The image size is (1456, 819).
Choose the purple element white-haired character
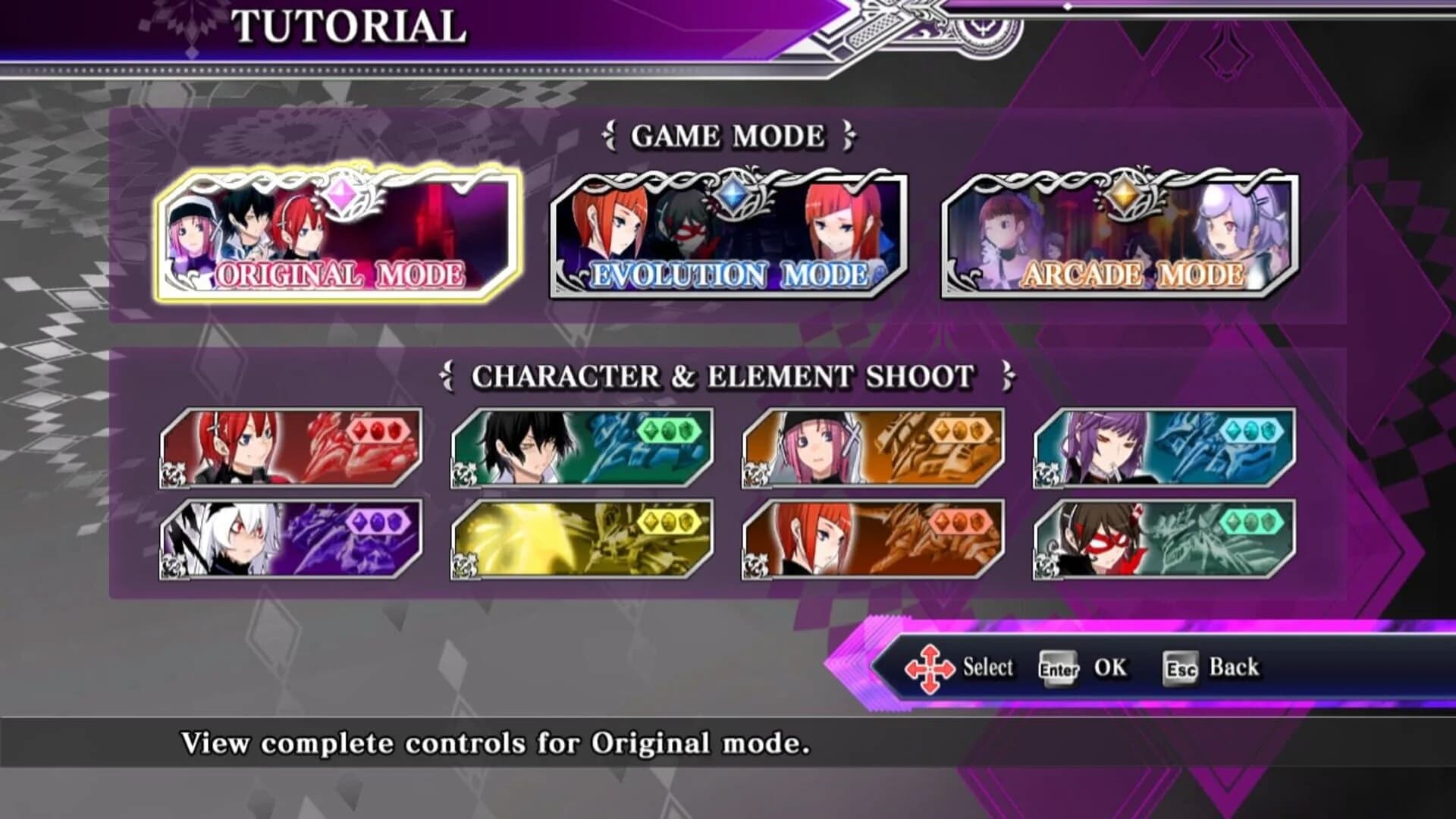pyautogui.click(x=292, y=538)
